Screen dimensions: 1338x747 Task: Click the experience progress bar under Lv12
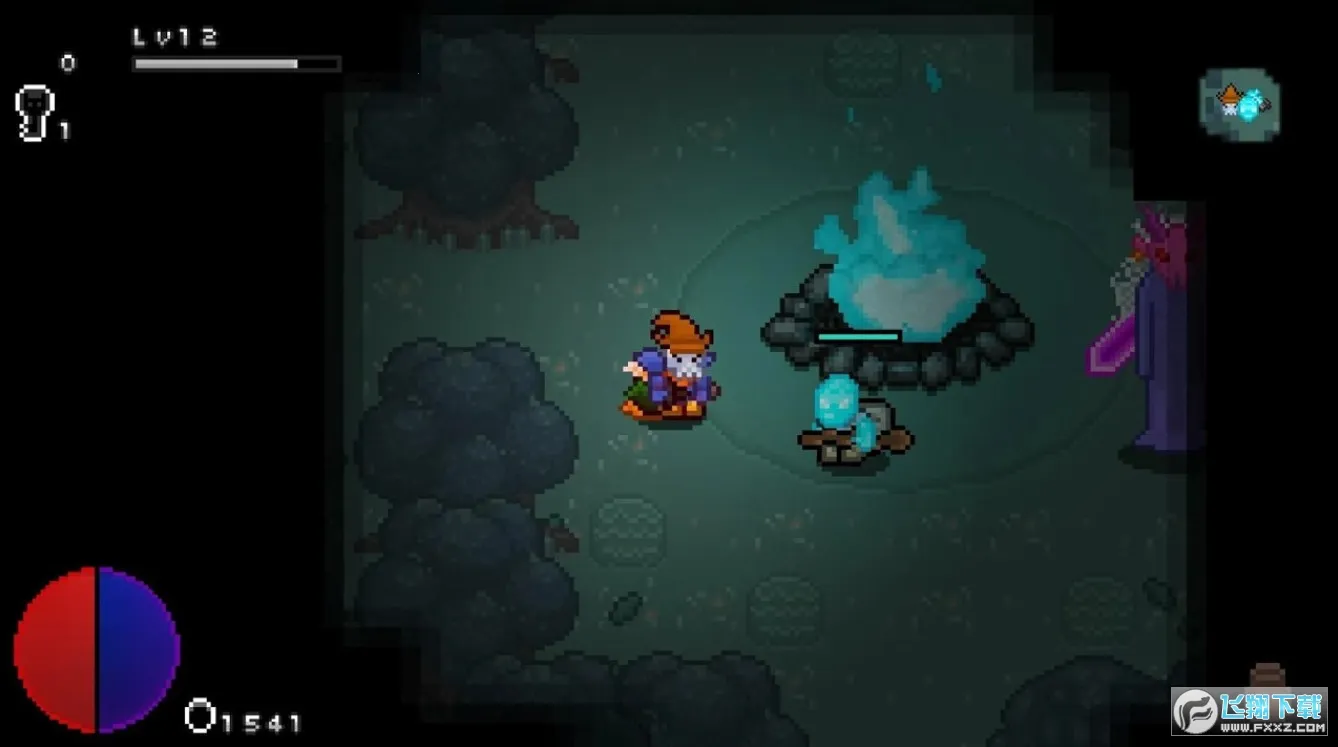(233, 63)
